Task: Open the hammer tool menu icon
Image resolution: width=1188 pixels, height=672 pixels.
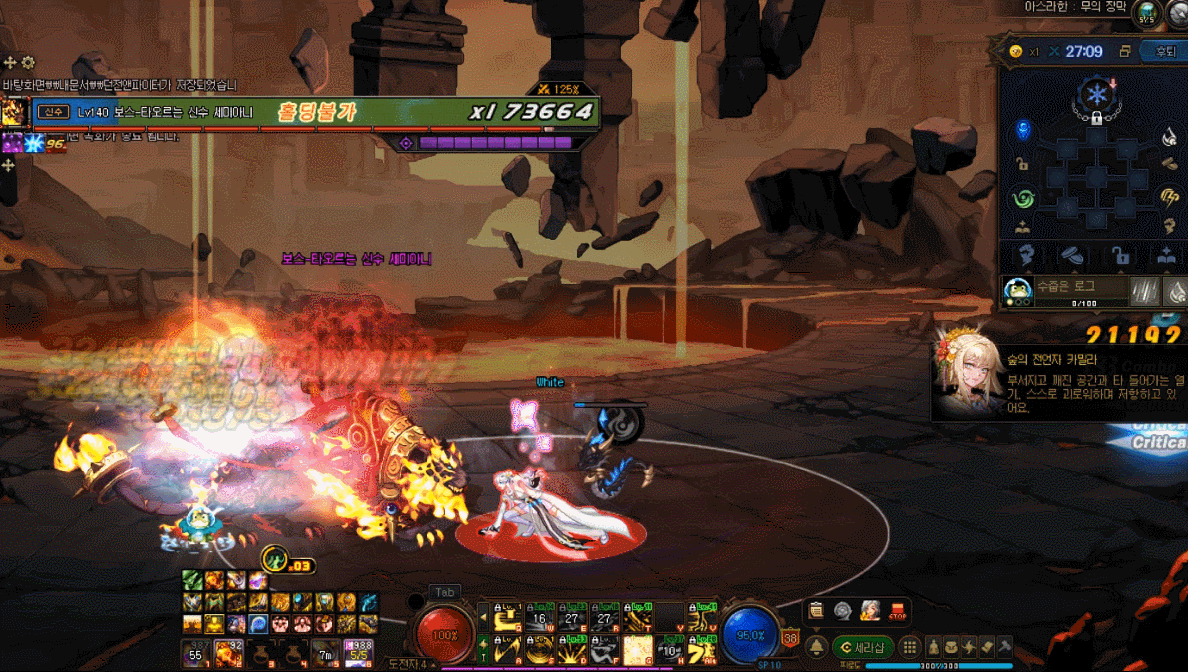Action: tap(1006, 646)
